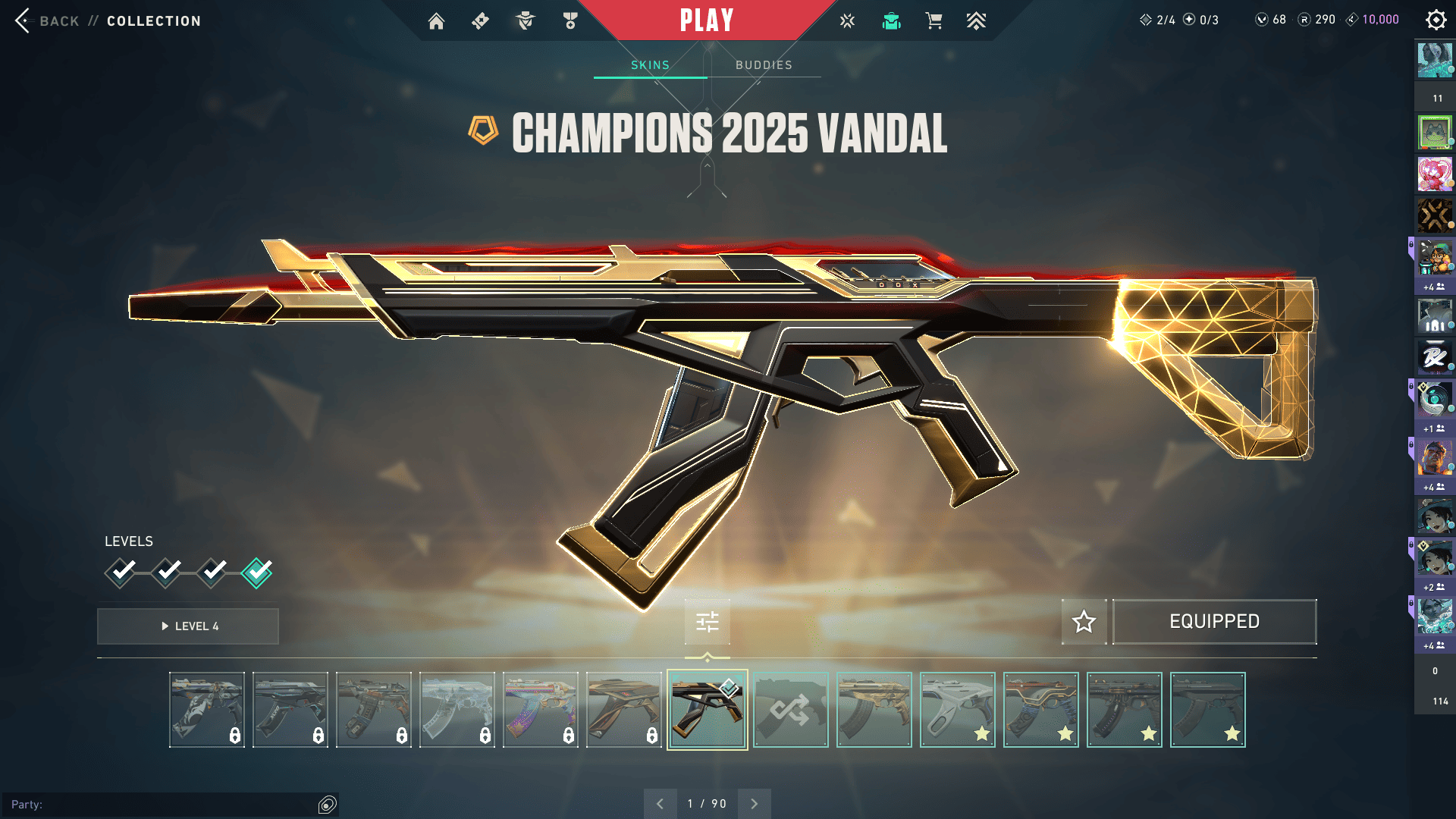The width and height of the screenshot is (1456, 819).
Task: Select the Champions 2025 Vandal thumbnail
Action: click(x=707, y=710)
